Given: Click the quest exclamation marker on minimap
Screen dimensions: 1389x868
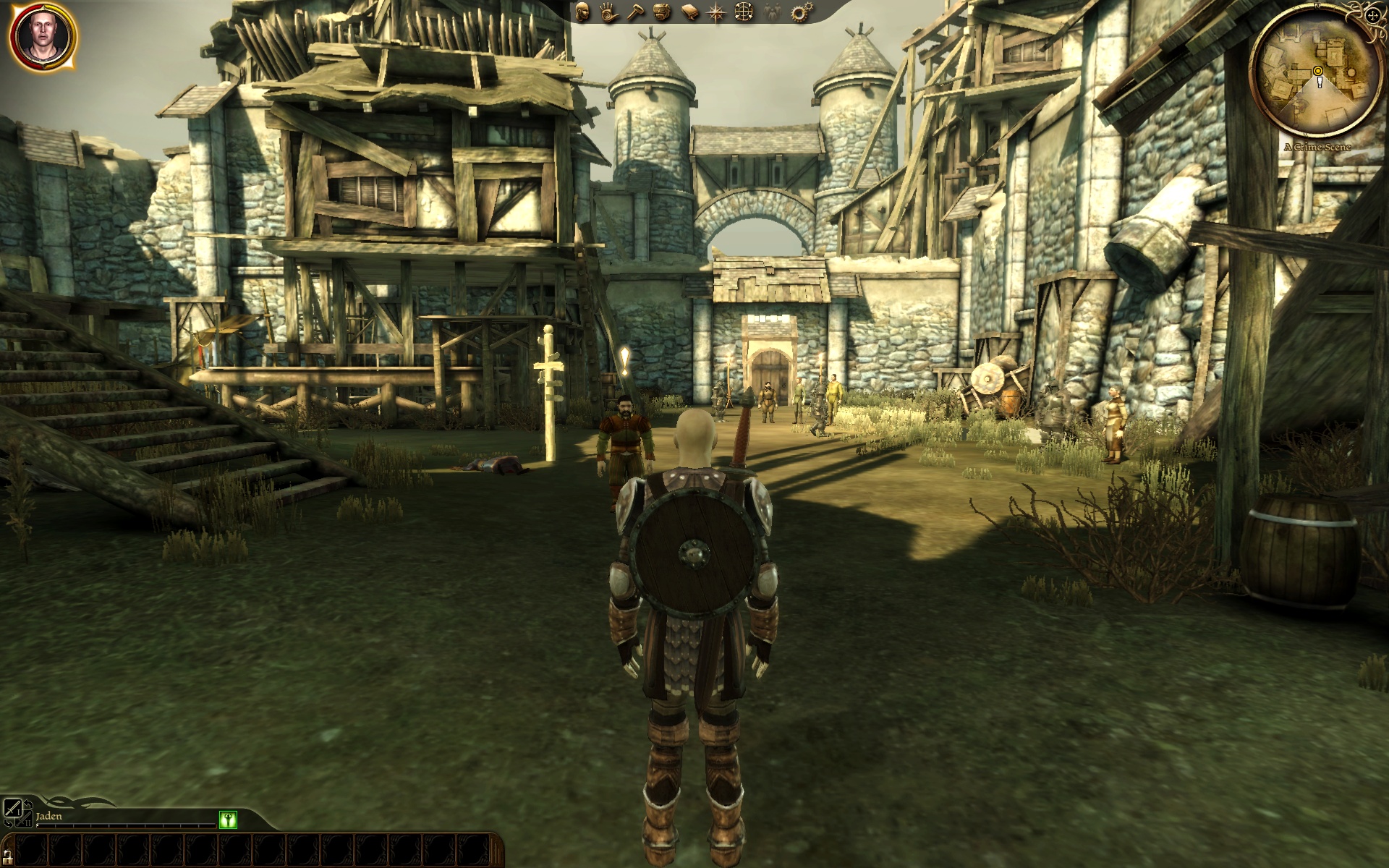Looking at the screenshot, I should pos(1320,82).
